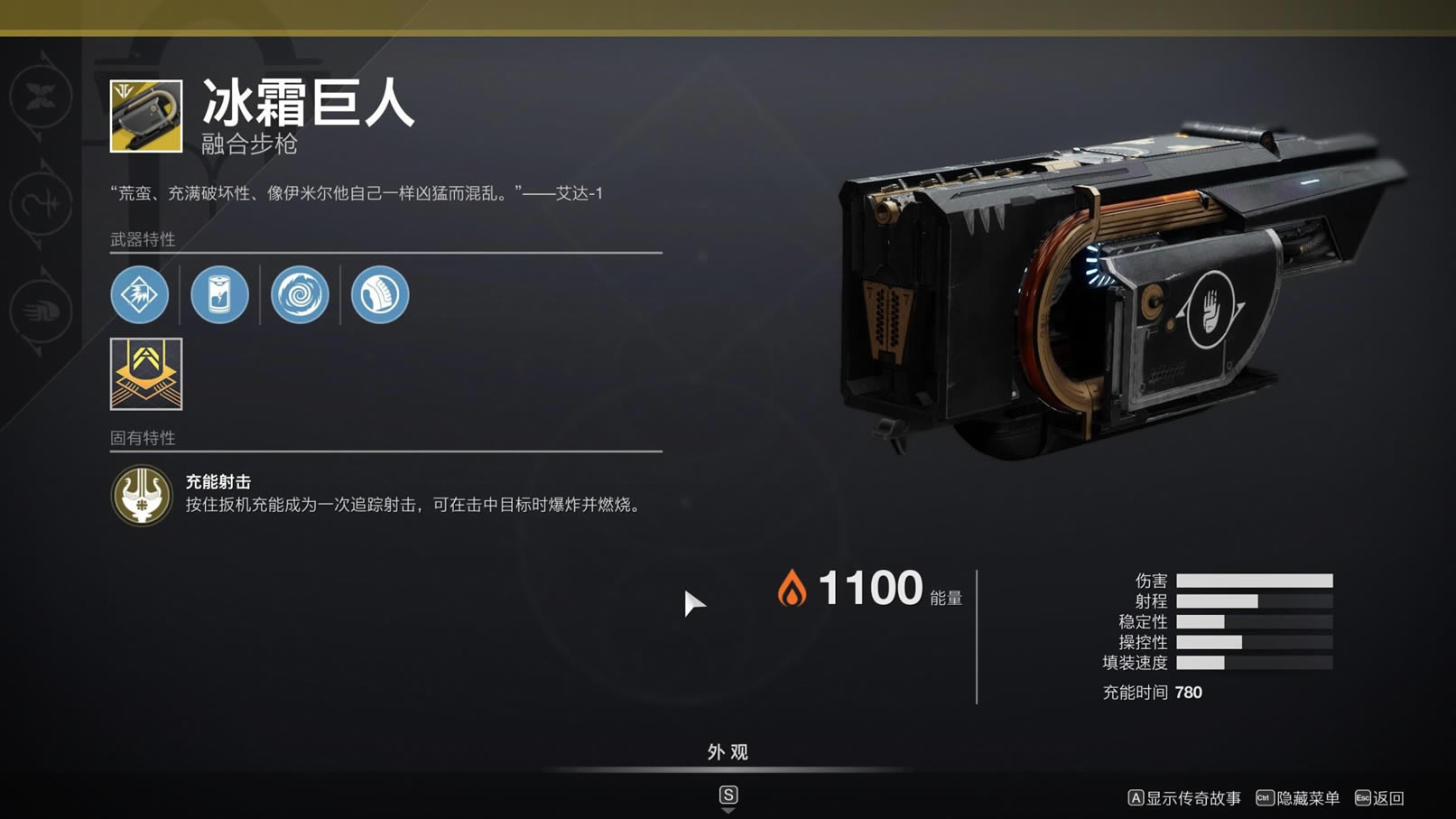Hide the menu with 隐藏菜单
This screenshot has height=819, width=1456.
coord(1298,798)
